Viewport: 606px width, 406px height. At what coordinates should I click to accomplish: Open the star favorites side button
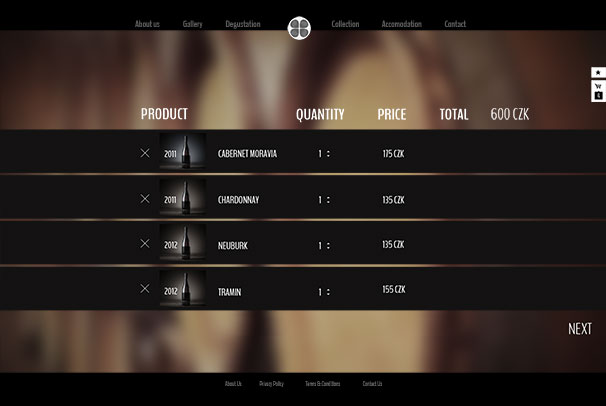point(598,73)
